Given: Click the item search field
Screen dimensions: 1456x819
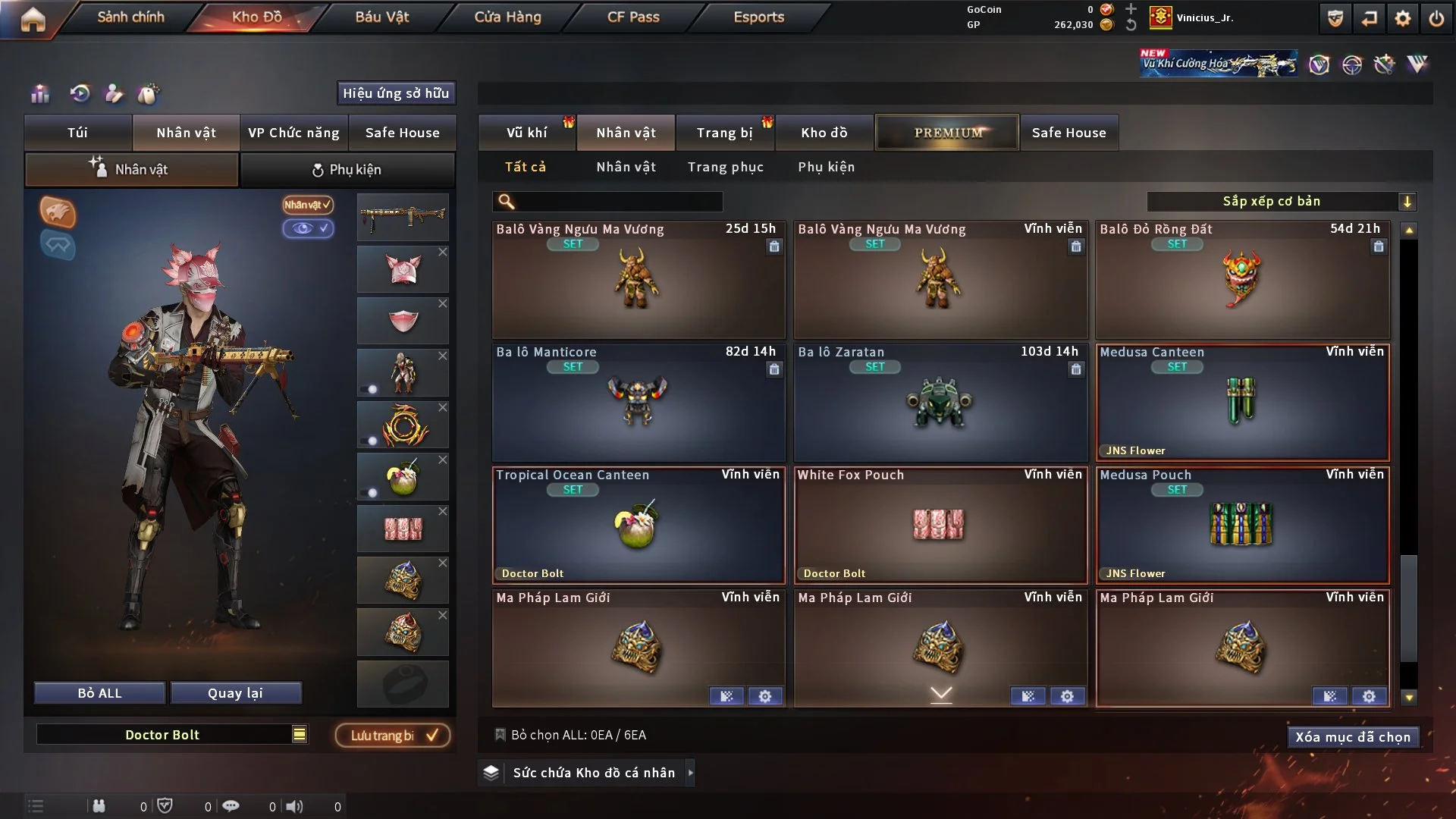Looking at the screenshot, I should point(618,201).
